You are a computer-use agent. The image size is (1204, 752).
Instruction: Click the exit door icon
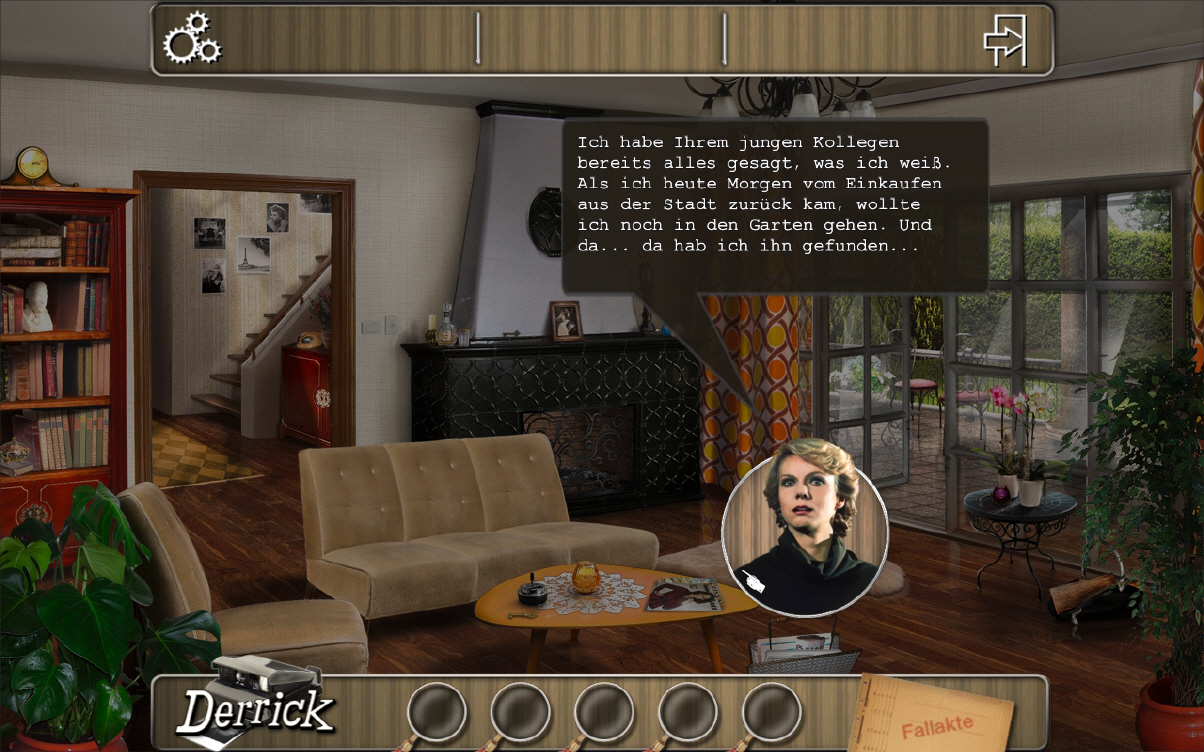tap(1005, 40)
